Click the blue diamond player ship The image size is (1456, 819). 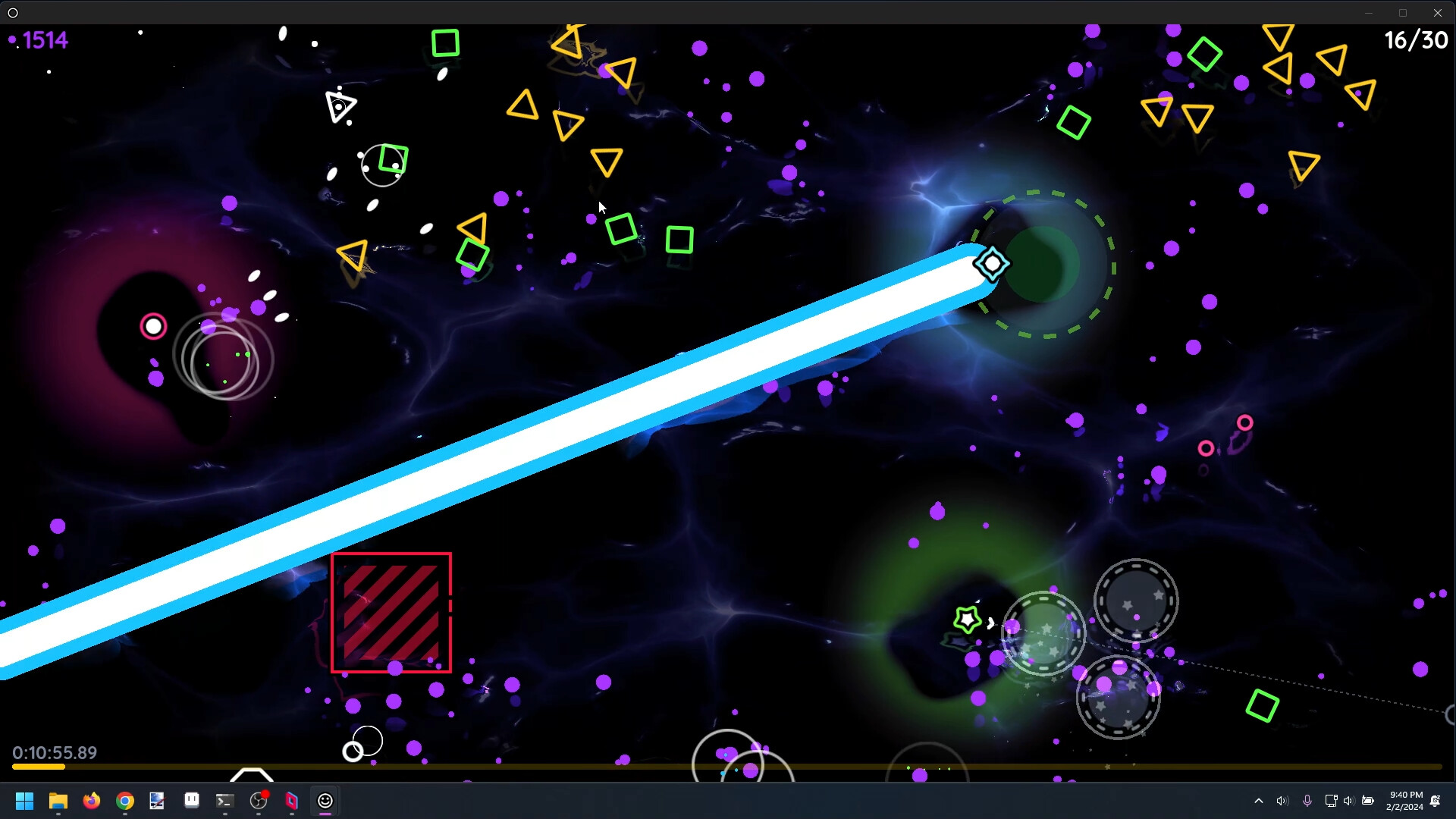[x=992, y=263]
